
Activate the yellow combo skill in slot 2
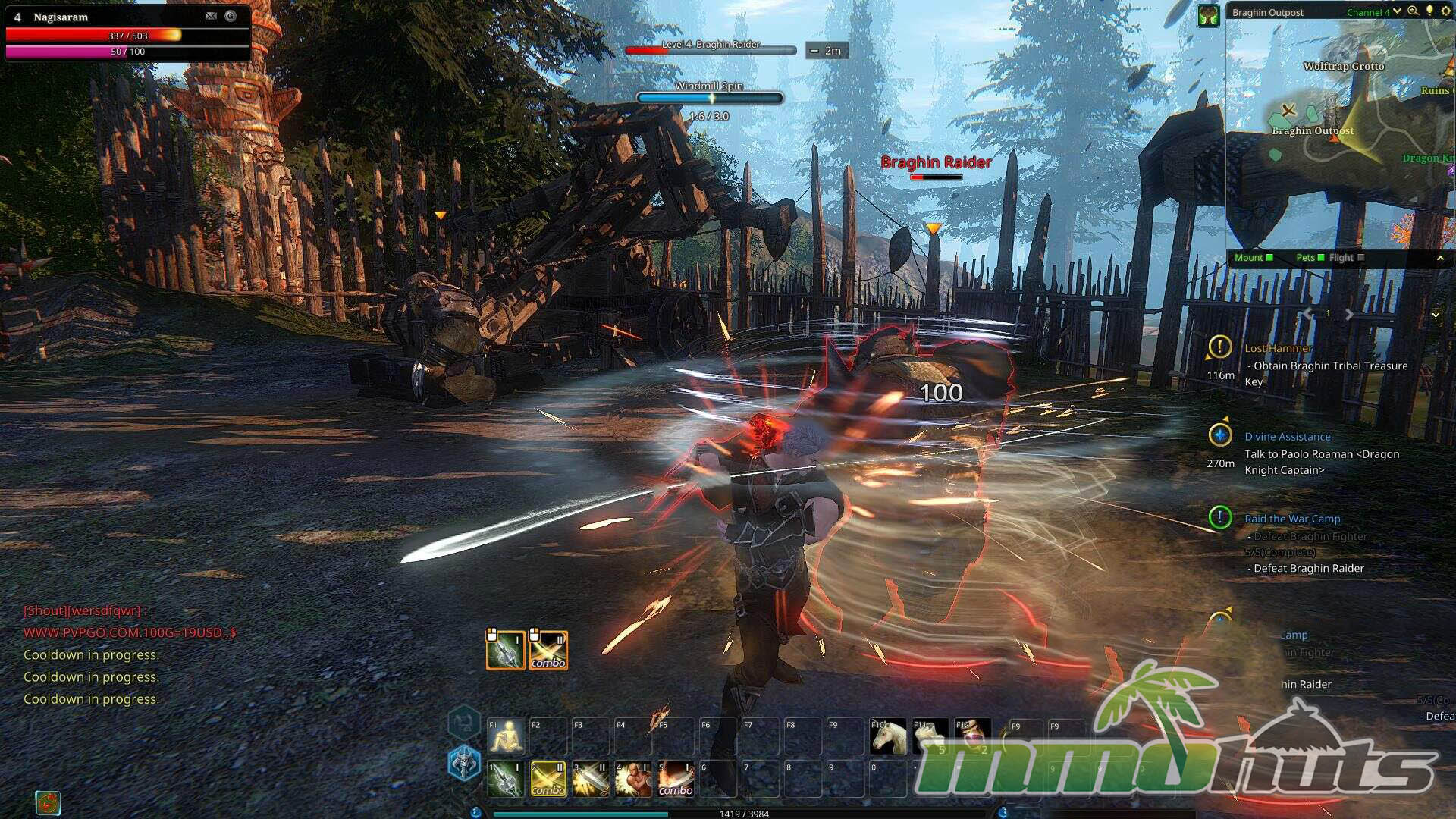coord(548,780)
